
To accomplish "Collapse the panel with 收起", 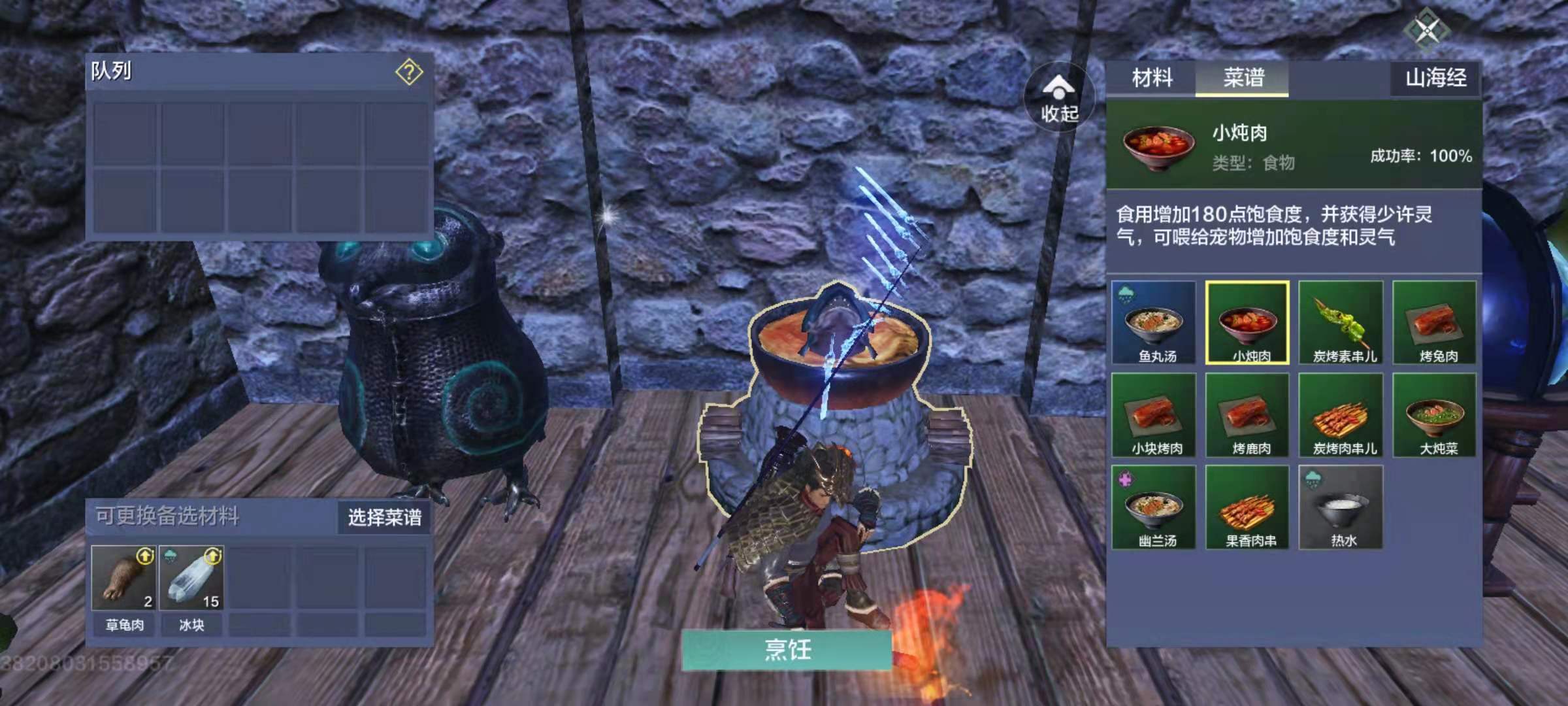I will pyautogui.click(x=1058, y=99).
